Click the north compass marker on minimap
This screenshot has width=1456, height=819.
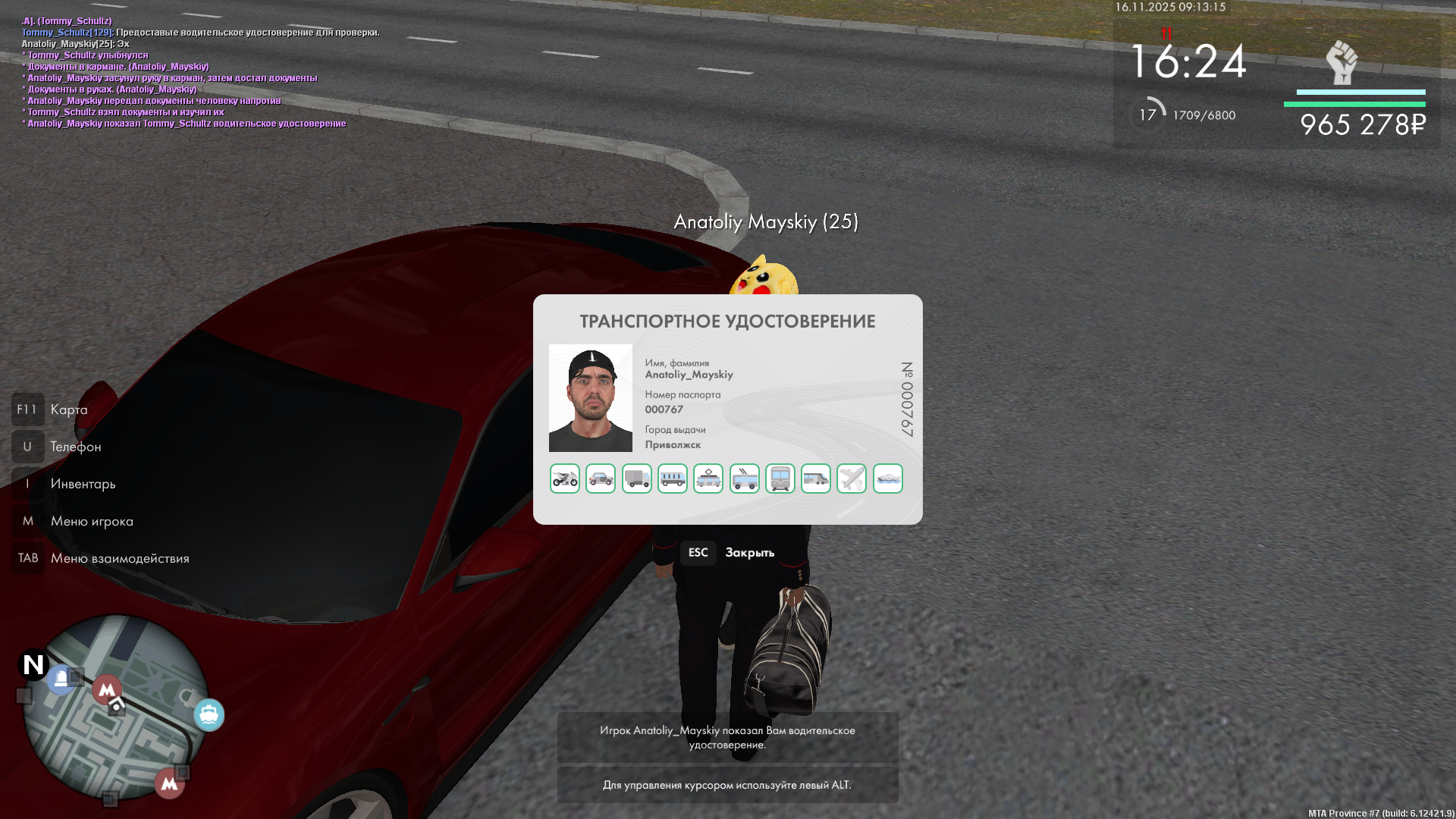point(33,664)
